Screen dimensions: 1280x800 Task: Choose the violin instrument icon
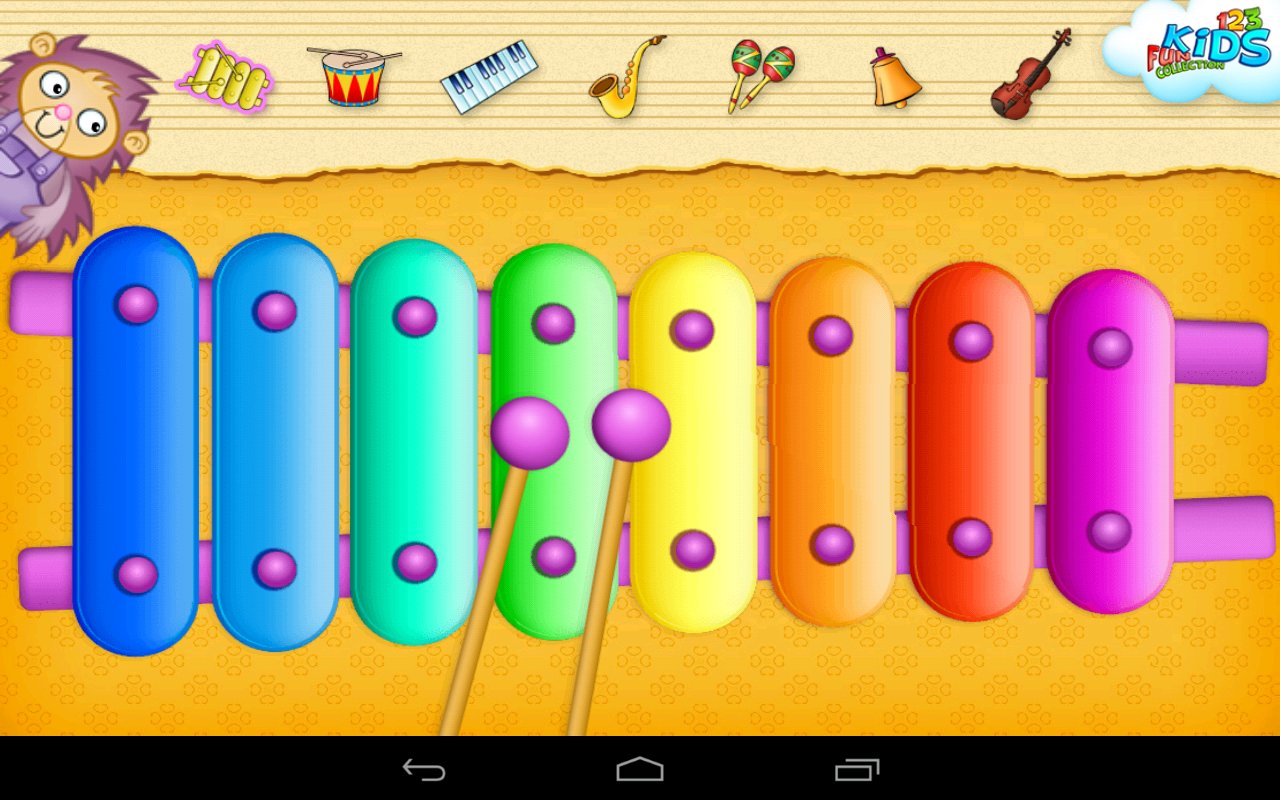click(x=1031, y=76)
